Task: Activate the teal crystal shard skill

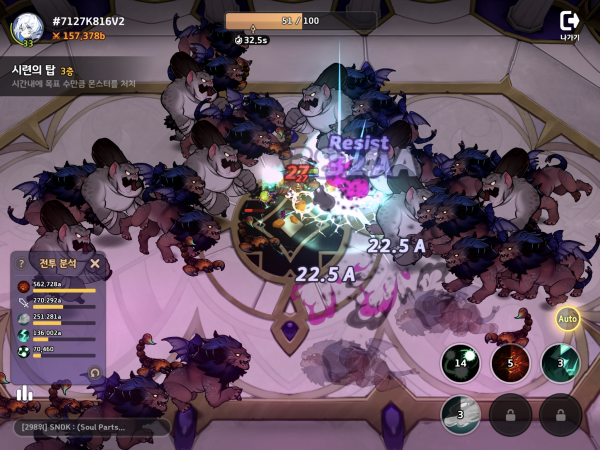Action: (560, 363)
